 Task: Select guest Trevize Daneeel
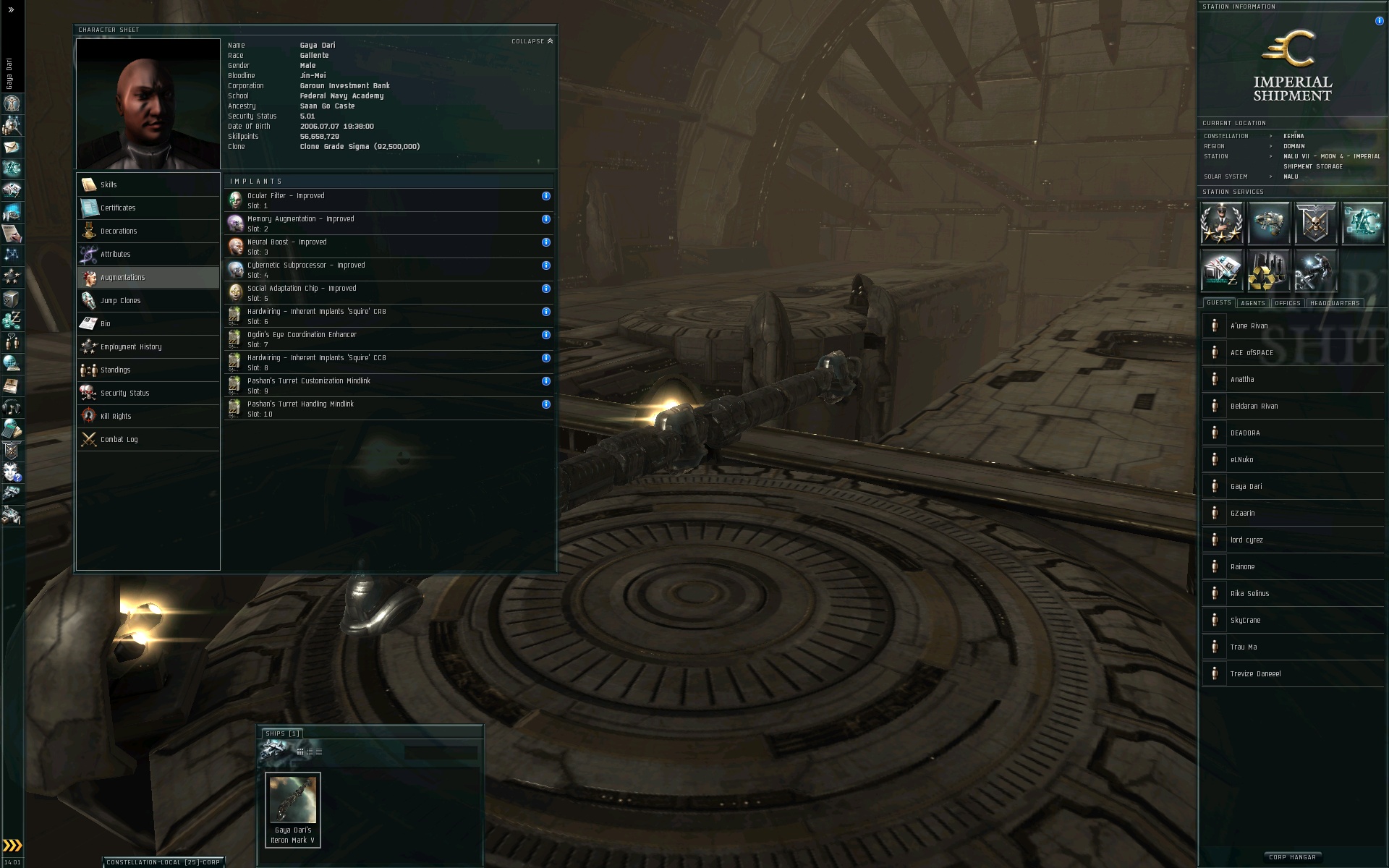pos(1256,673)
